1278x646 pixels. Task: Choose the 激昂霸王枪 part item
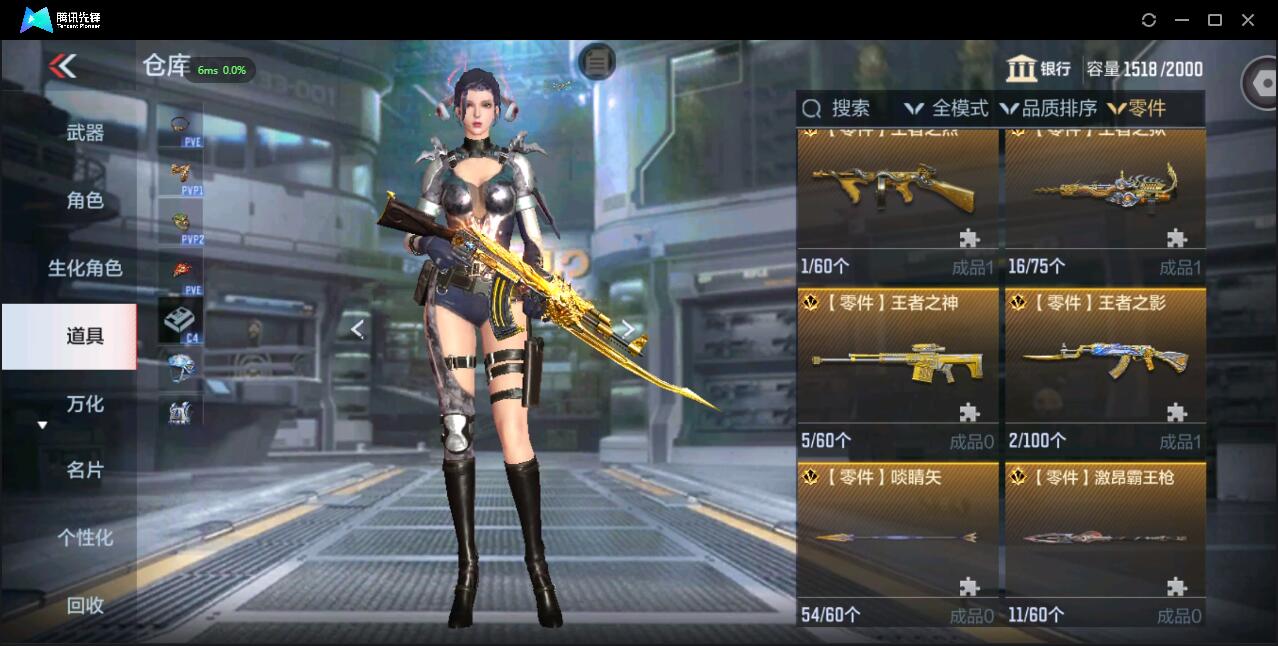[x=1105, y=542]
